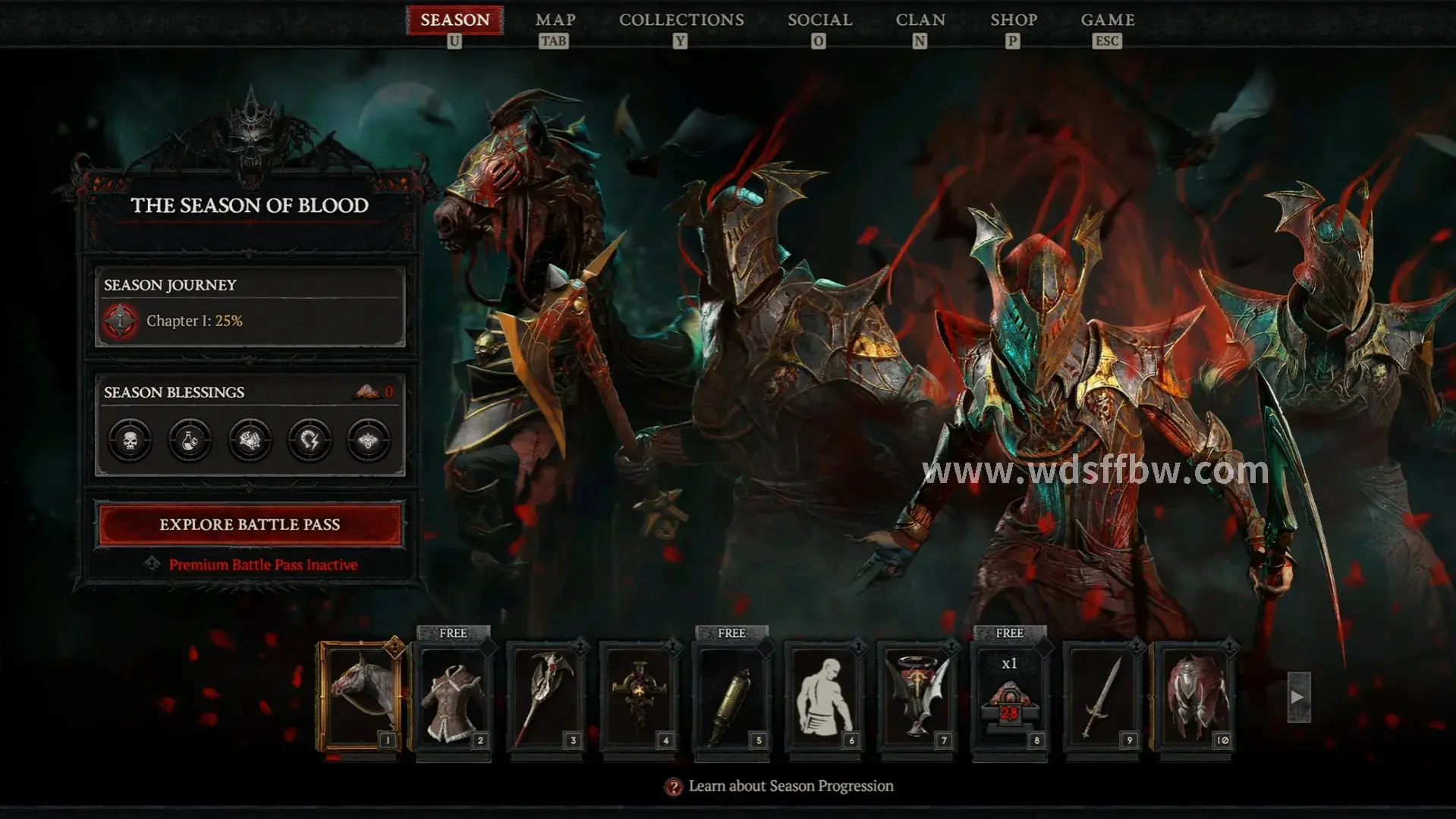This screenshot has height=819, width=1456.
Task: Open the Season Journey Chapter I panel
Action: point(250,307)
